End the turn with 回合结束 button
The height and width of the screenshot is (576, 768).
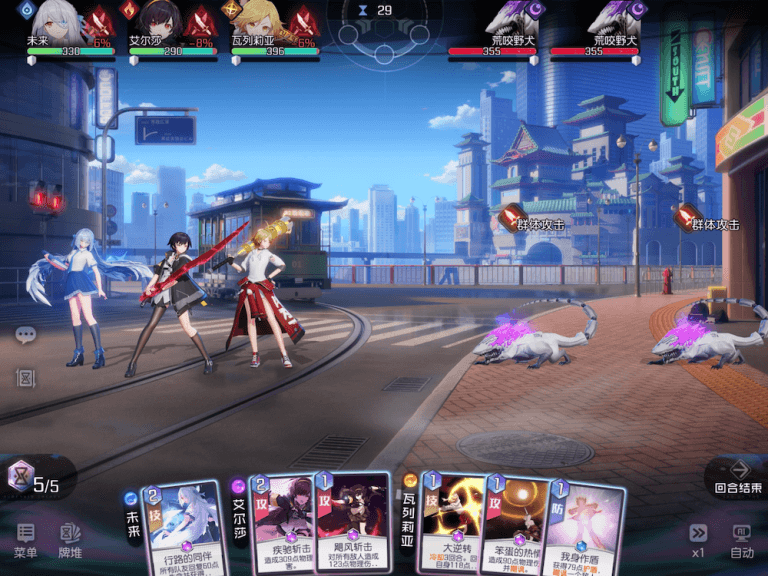(x=739, y=475)
